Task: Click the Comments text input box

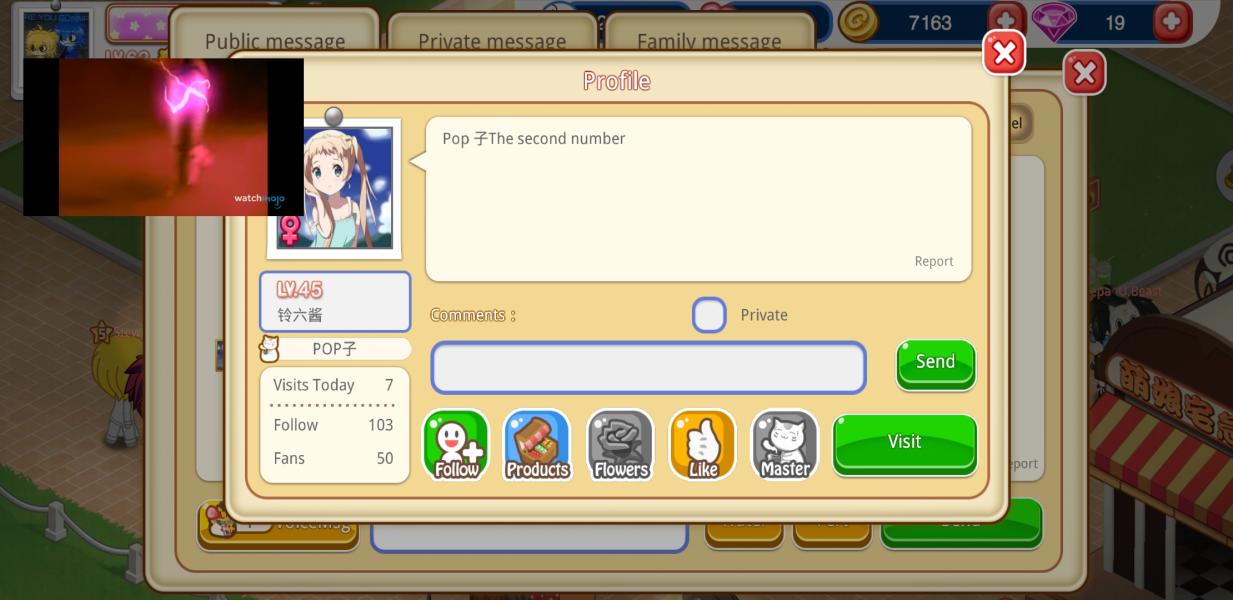Action: coord(648,368)
